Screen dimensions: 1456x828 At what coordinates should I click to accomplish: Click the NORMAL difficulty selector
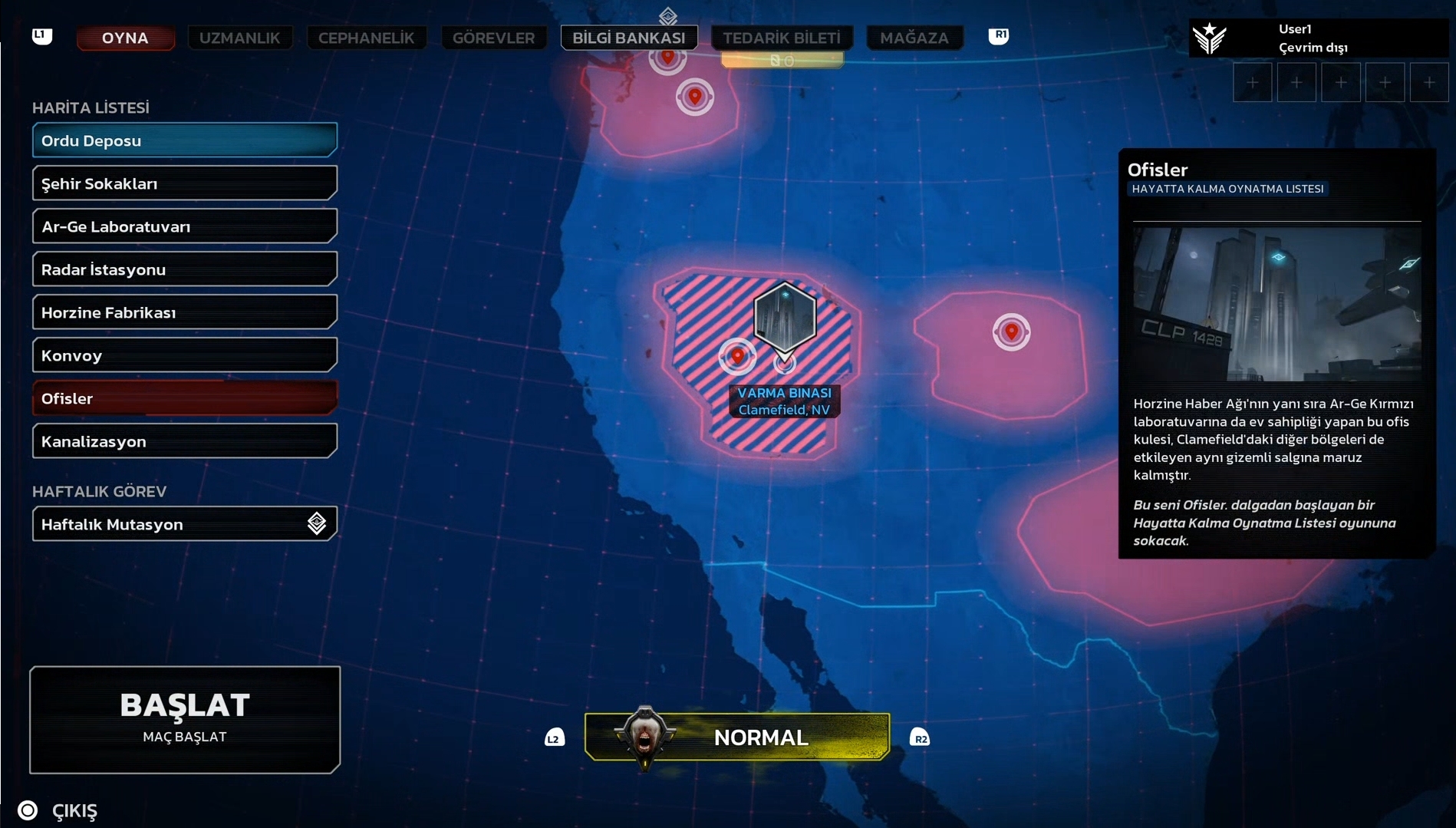[x=737, y=737]
